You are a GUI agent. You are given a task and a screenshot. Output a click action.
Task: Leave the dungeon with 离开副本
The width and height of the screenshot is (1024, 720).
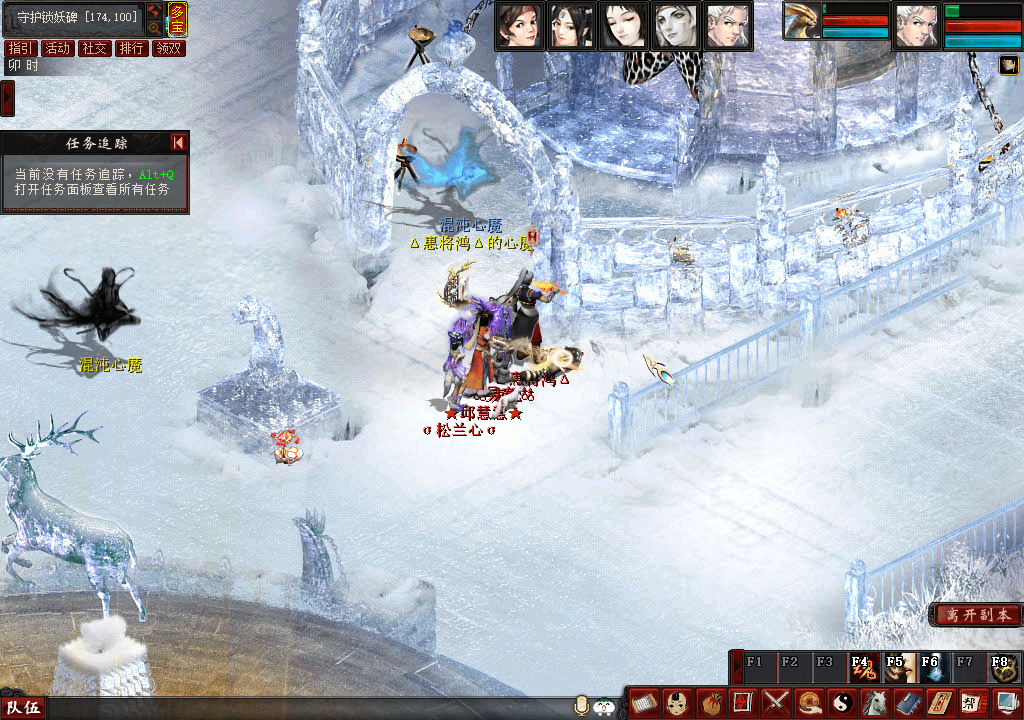click(x=976, y=615)
